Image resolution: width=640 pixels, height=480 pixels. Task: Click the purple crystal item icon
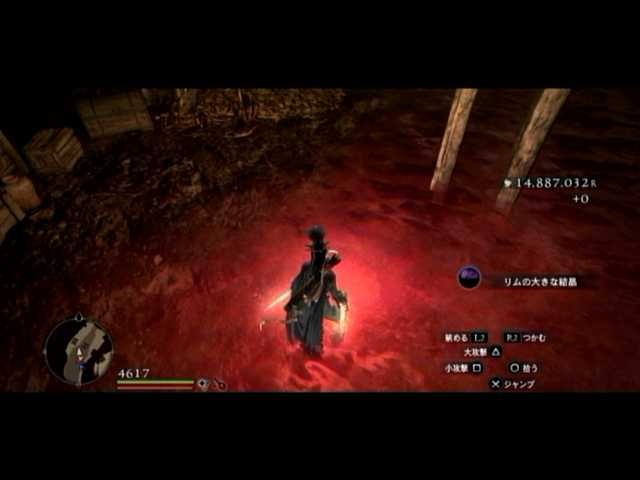pos(469,278)
